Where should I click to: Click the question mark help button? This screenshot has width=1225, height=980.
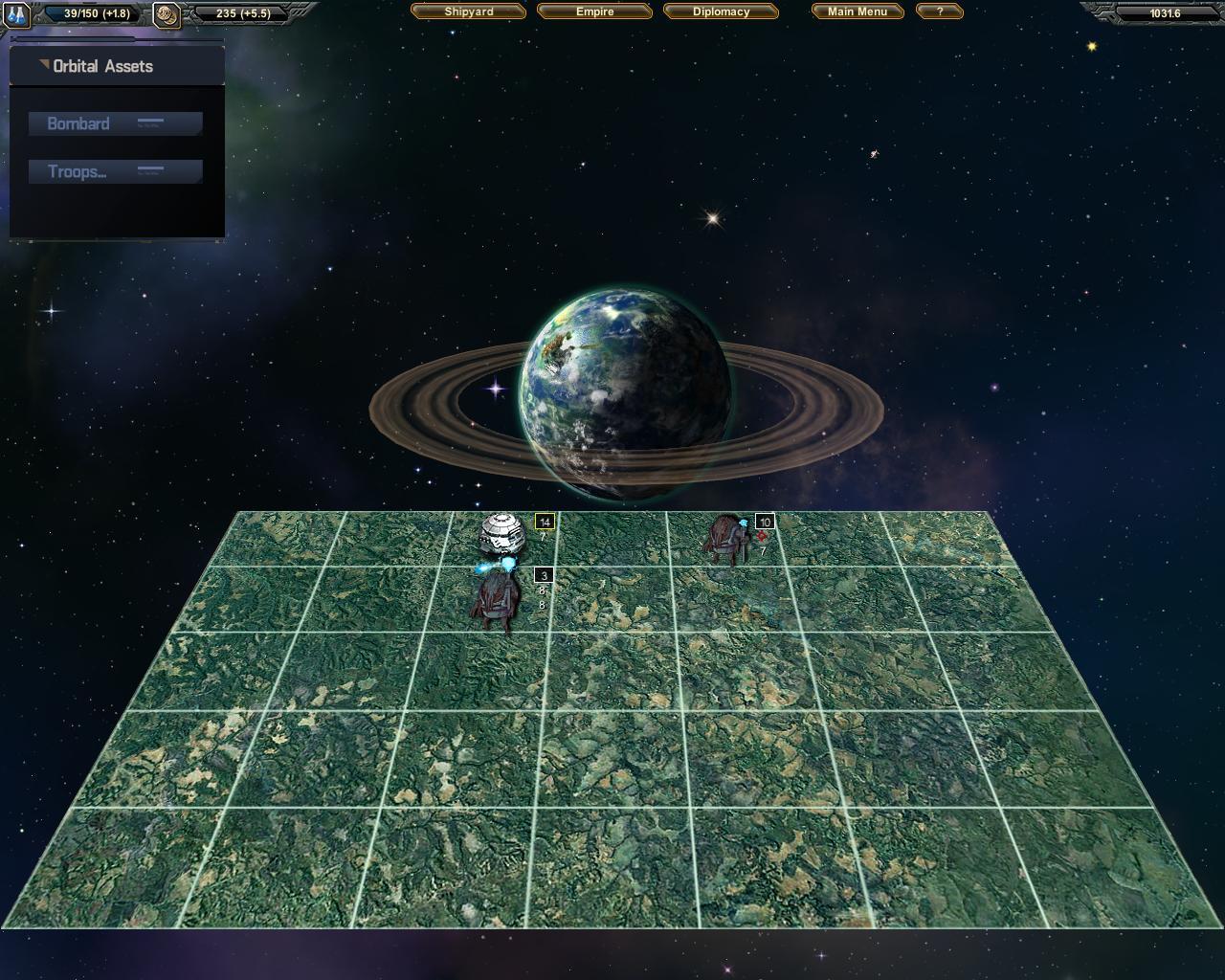pyautogui.click(x=939, y=11)
